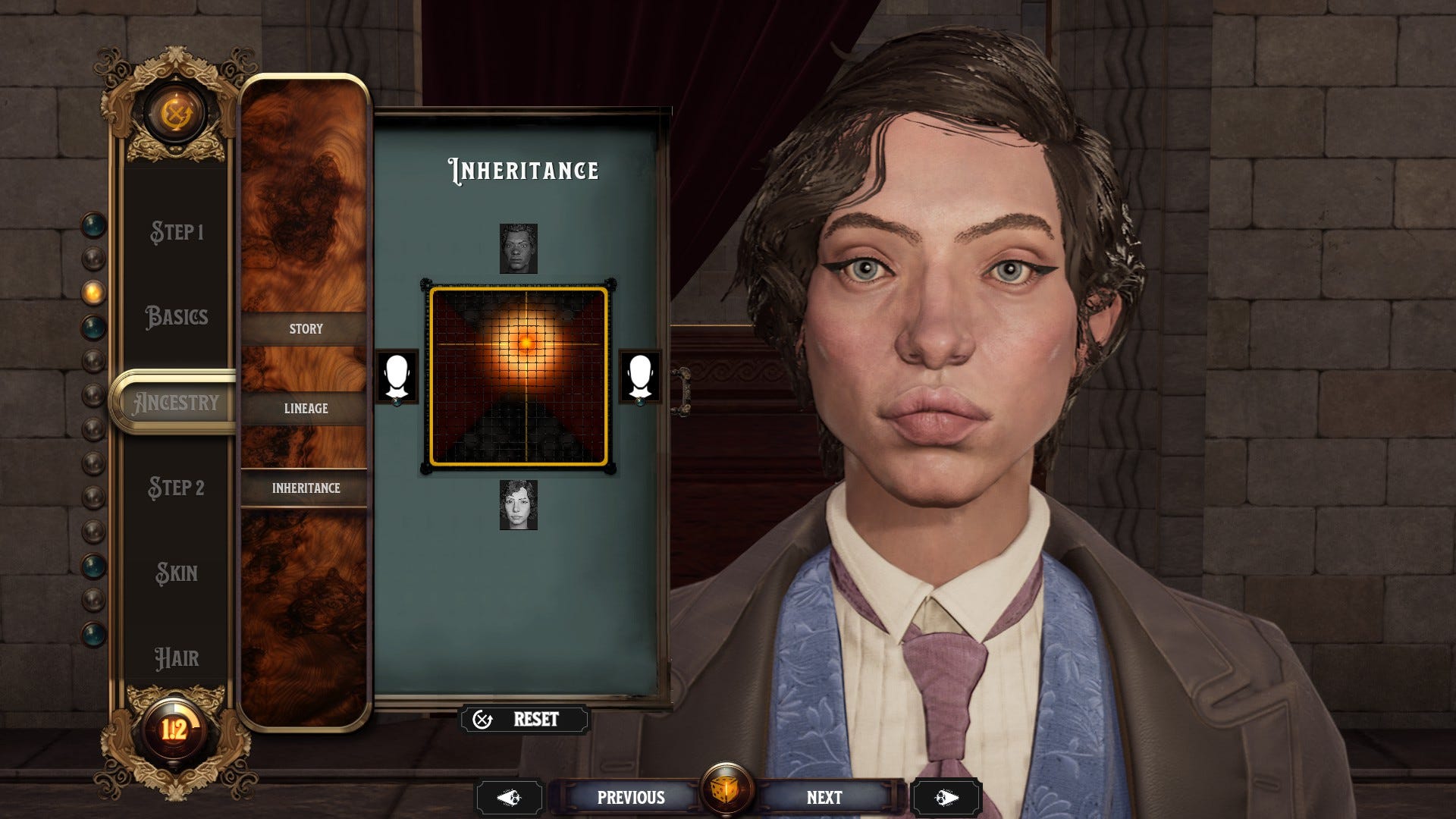Go to the Previous page
Image resolution: width=1456 pixels, height=819 pixels.
point(630,798)
